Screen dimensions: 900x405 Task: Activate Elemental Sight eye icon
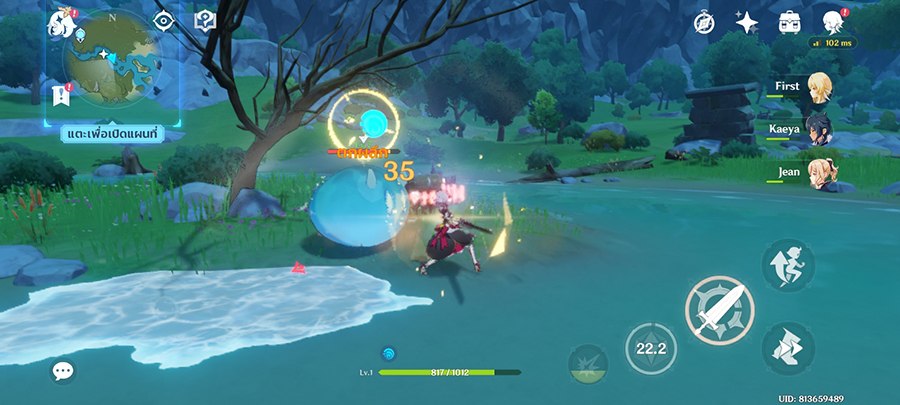point(165,20)
